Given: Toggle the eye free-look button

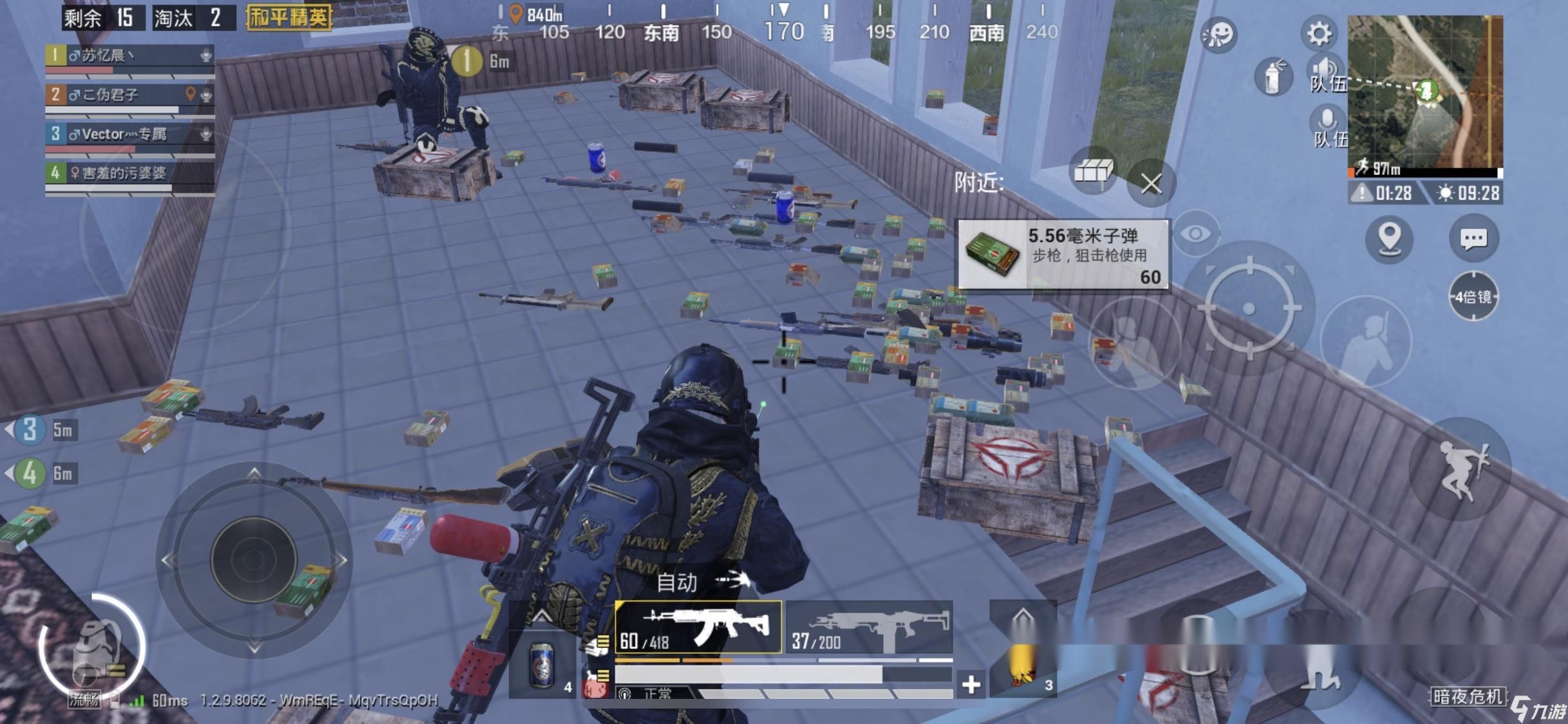Looking at the screenshot, I should click(1195, 234).
